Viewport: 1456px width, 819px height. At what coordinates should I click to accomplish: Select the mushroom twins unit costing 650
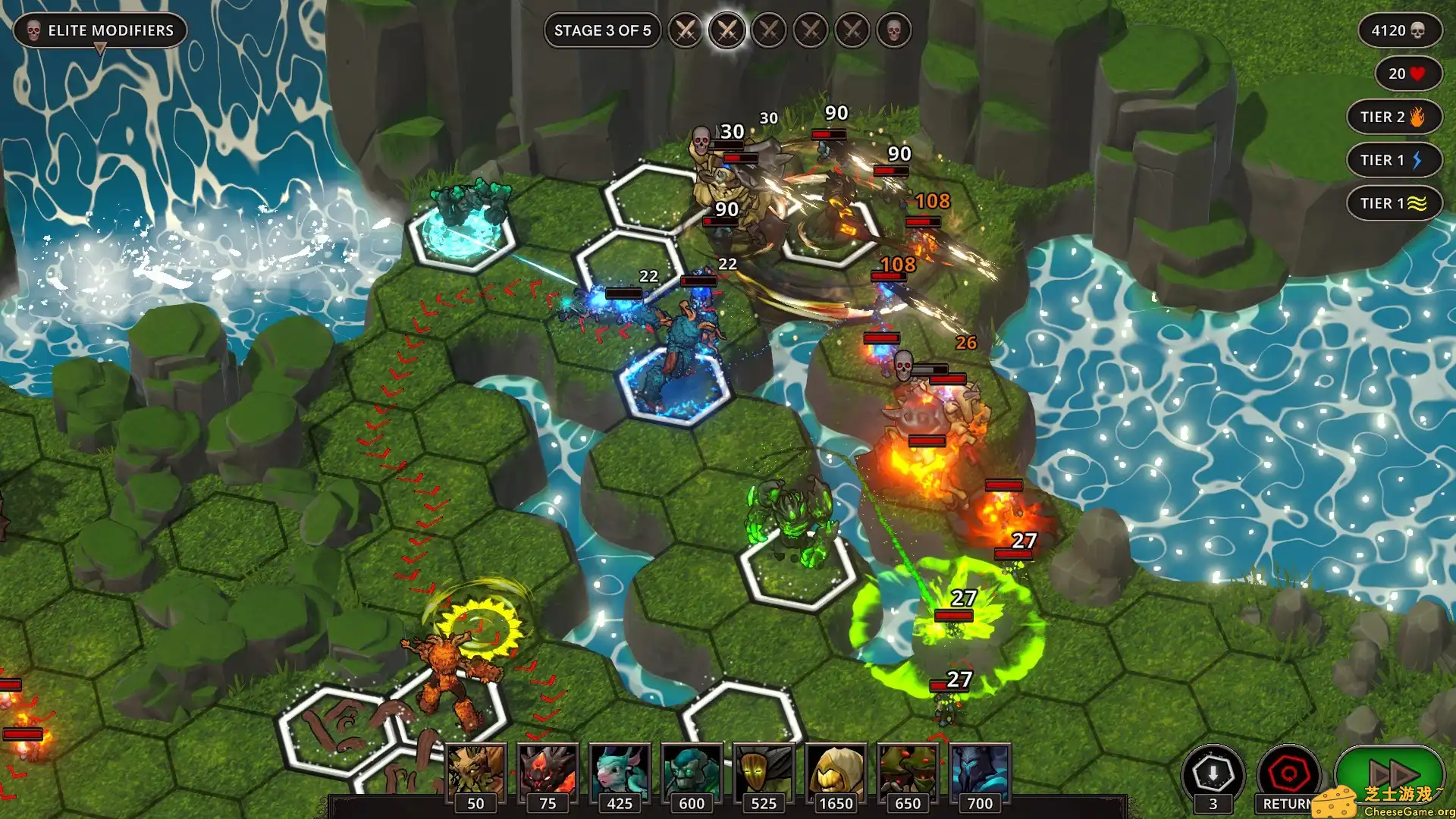(908, 772)
